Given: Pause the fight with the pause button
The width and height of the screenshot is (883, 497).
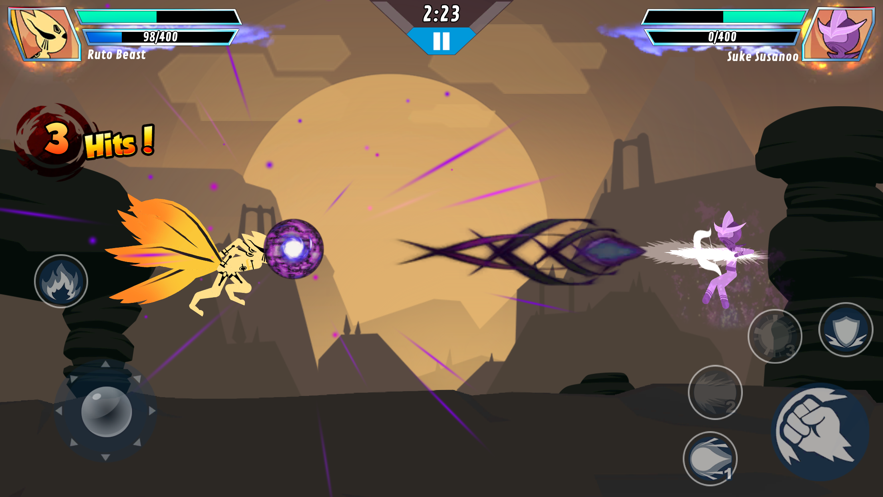Looking at the screenshot, I should click(x=441, y=42).
